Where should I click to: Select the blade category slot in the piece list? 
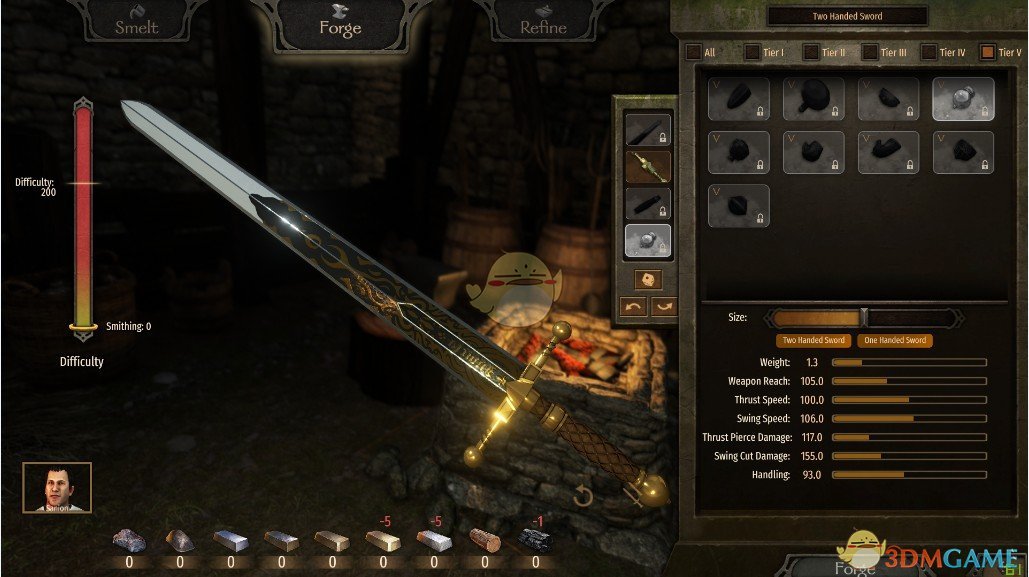click(x=648, y=130)
